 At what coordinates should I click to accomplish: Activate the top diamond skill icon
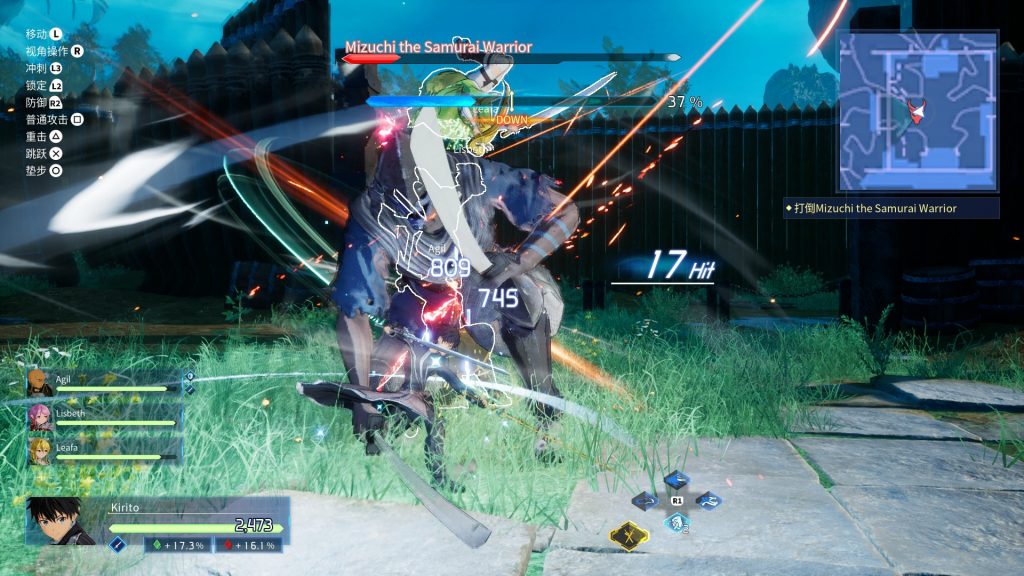coord(676,481)
